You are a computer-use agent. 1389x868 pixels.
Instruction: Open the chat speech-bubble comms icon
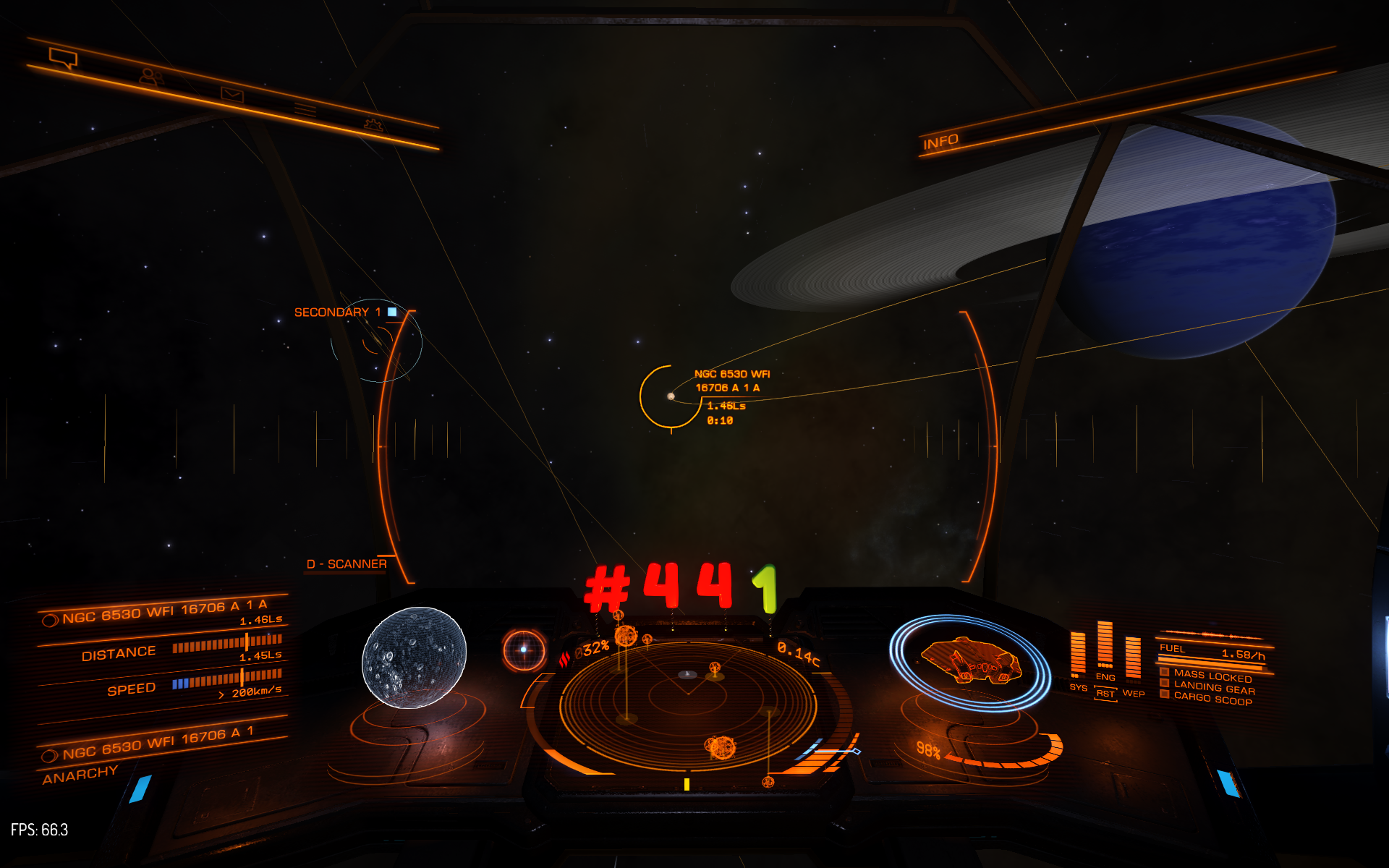pos(62,58)
